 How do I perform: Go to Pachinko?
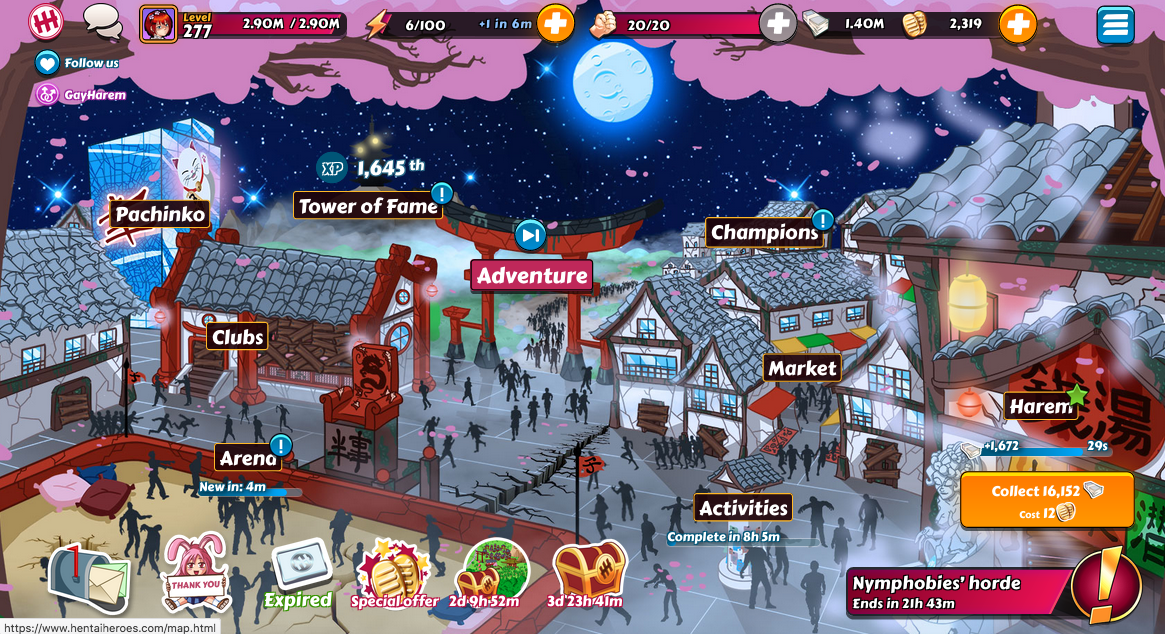pos(159,214)
